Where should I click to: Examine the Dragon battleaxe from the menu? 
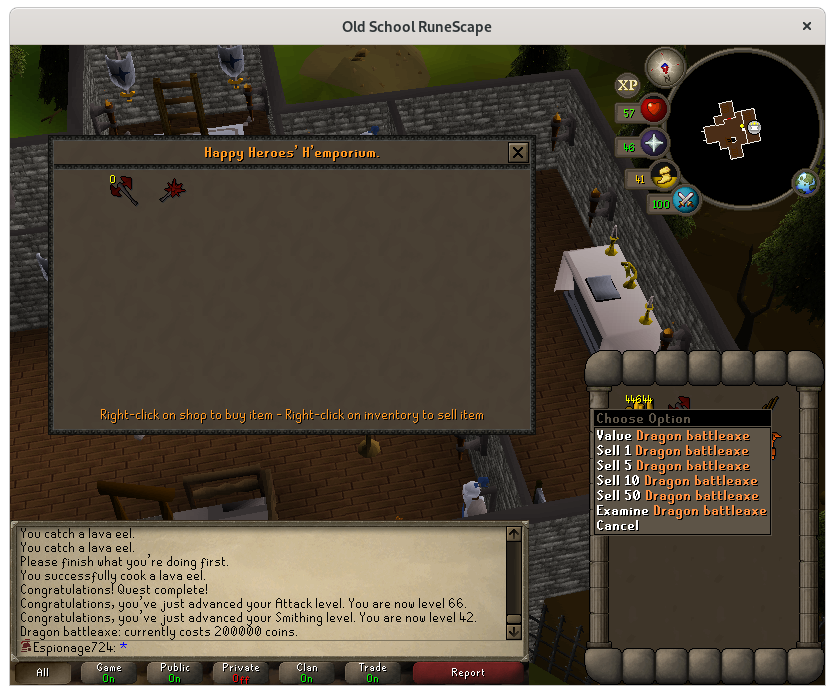pyautogui.click(x=681, y=511)
